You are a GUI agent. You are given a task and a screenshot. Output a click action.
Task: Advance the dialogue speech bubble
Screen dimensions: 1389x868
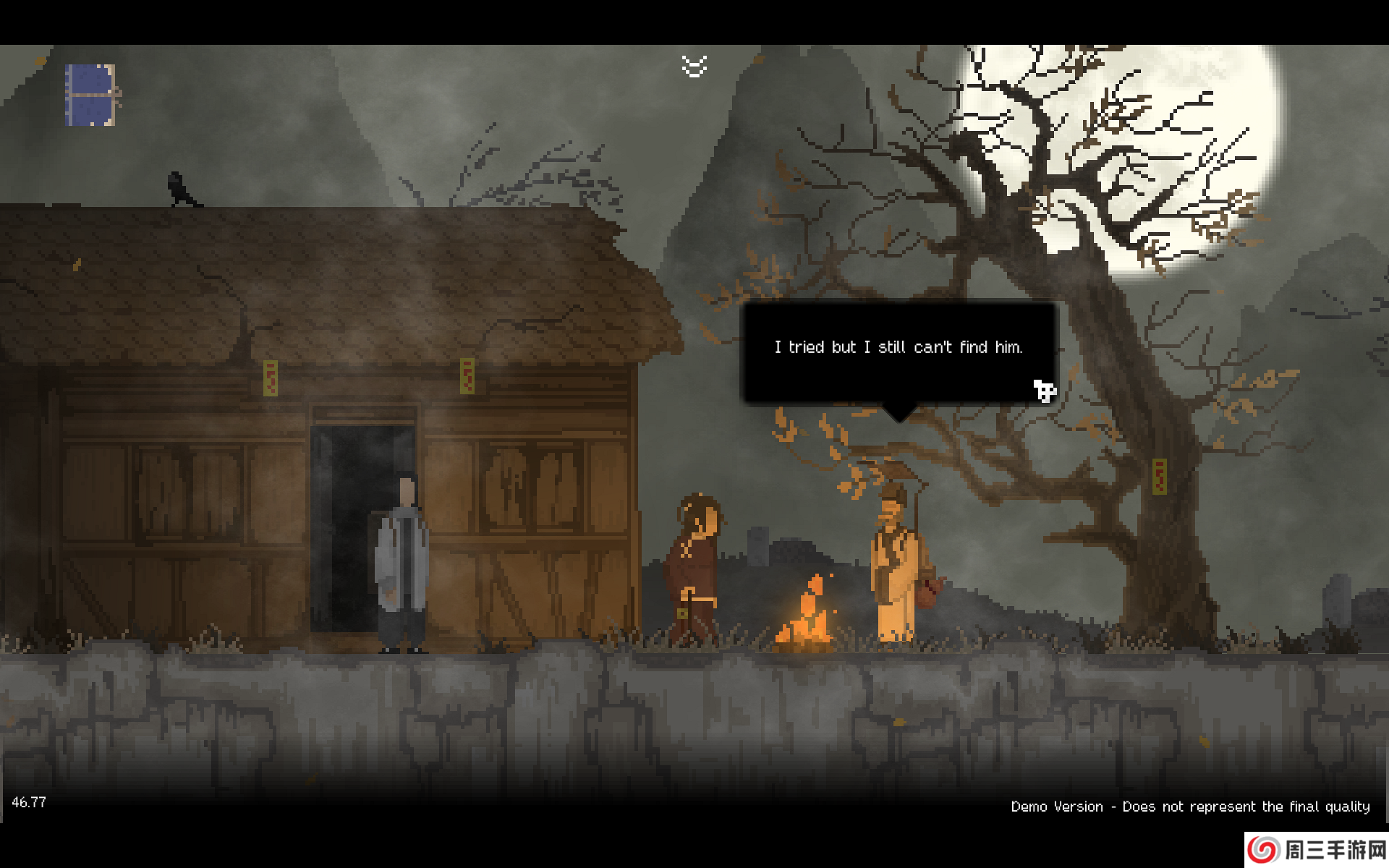point(899,352)
